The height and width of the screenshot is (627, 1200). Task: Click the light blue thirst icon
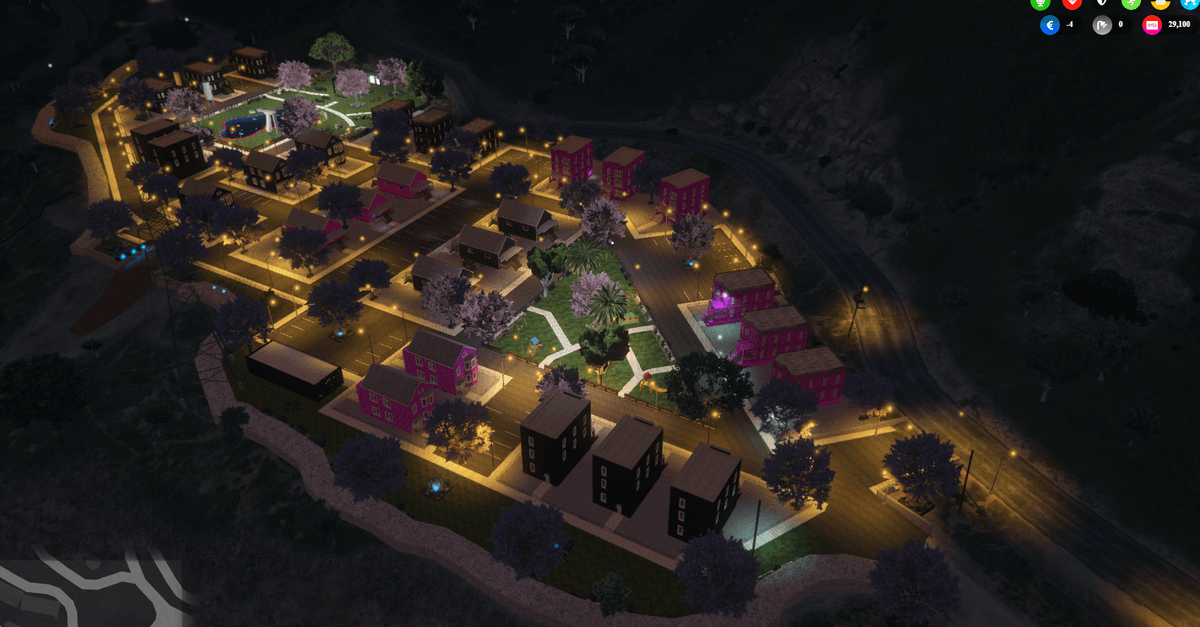pos(1189,3)
